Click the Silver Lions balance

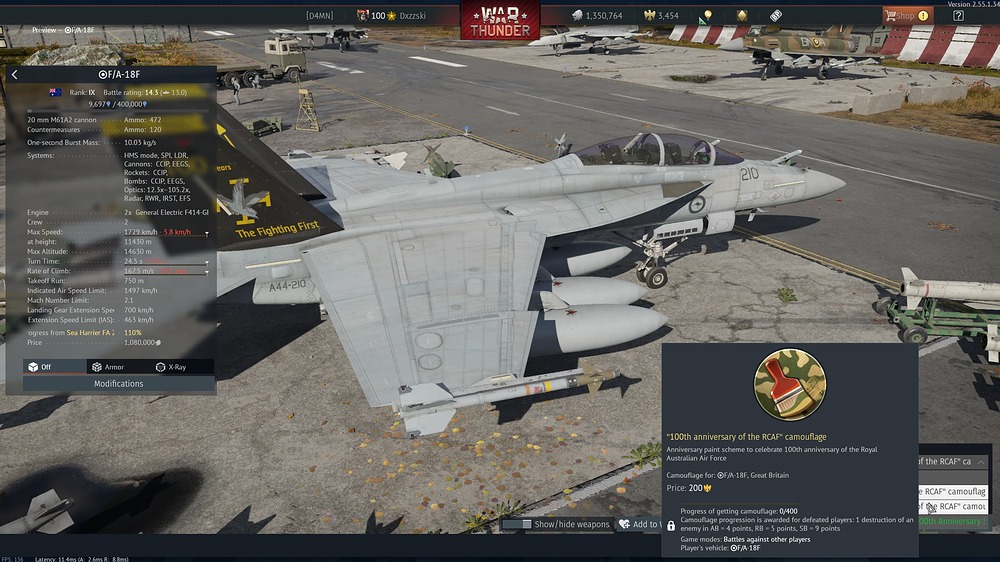tap(598, 16)
